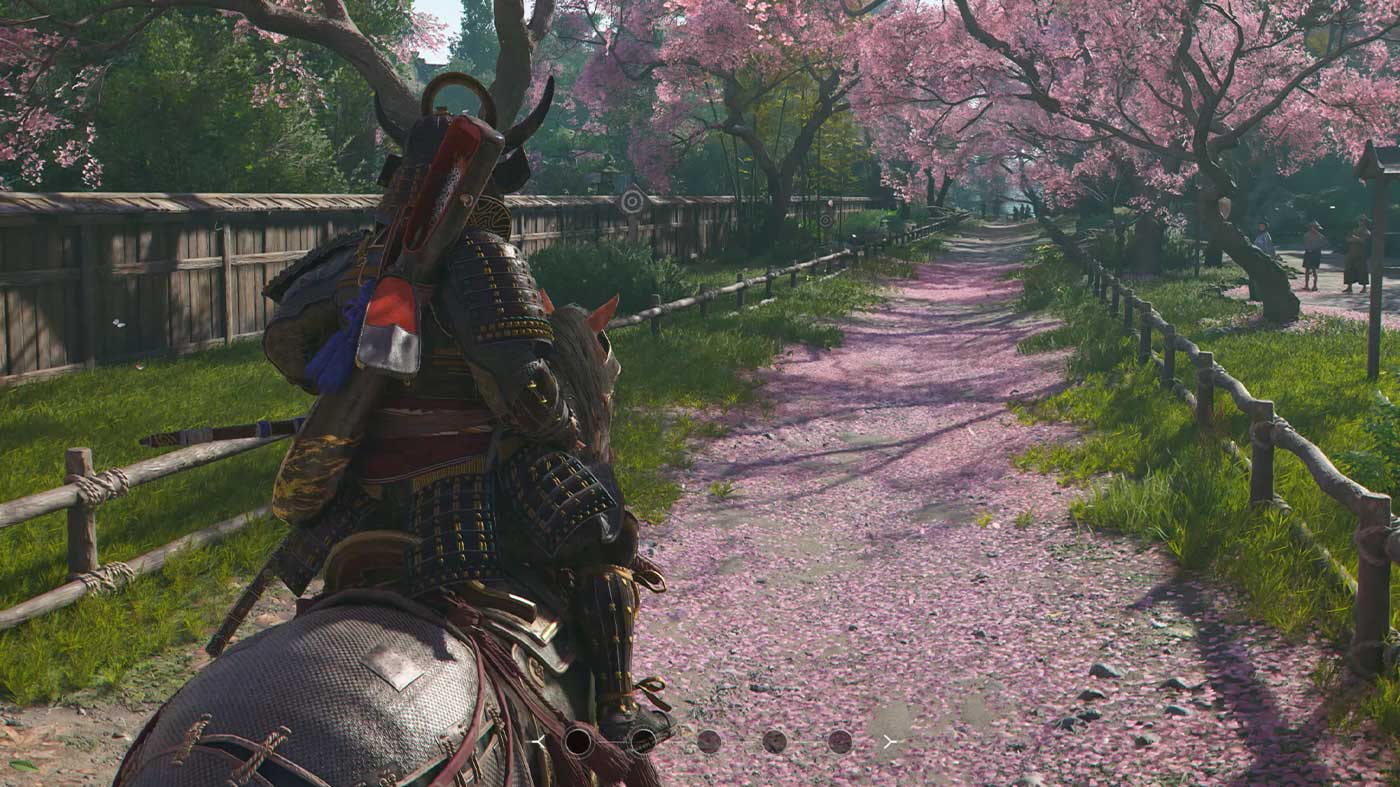Click the archery target mounted on the fence

coord(631,201)
